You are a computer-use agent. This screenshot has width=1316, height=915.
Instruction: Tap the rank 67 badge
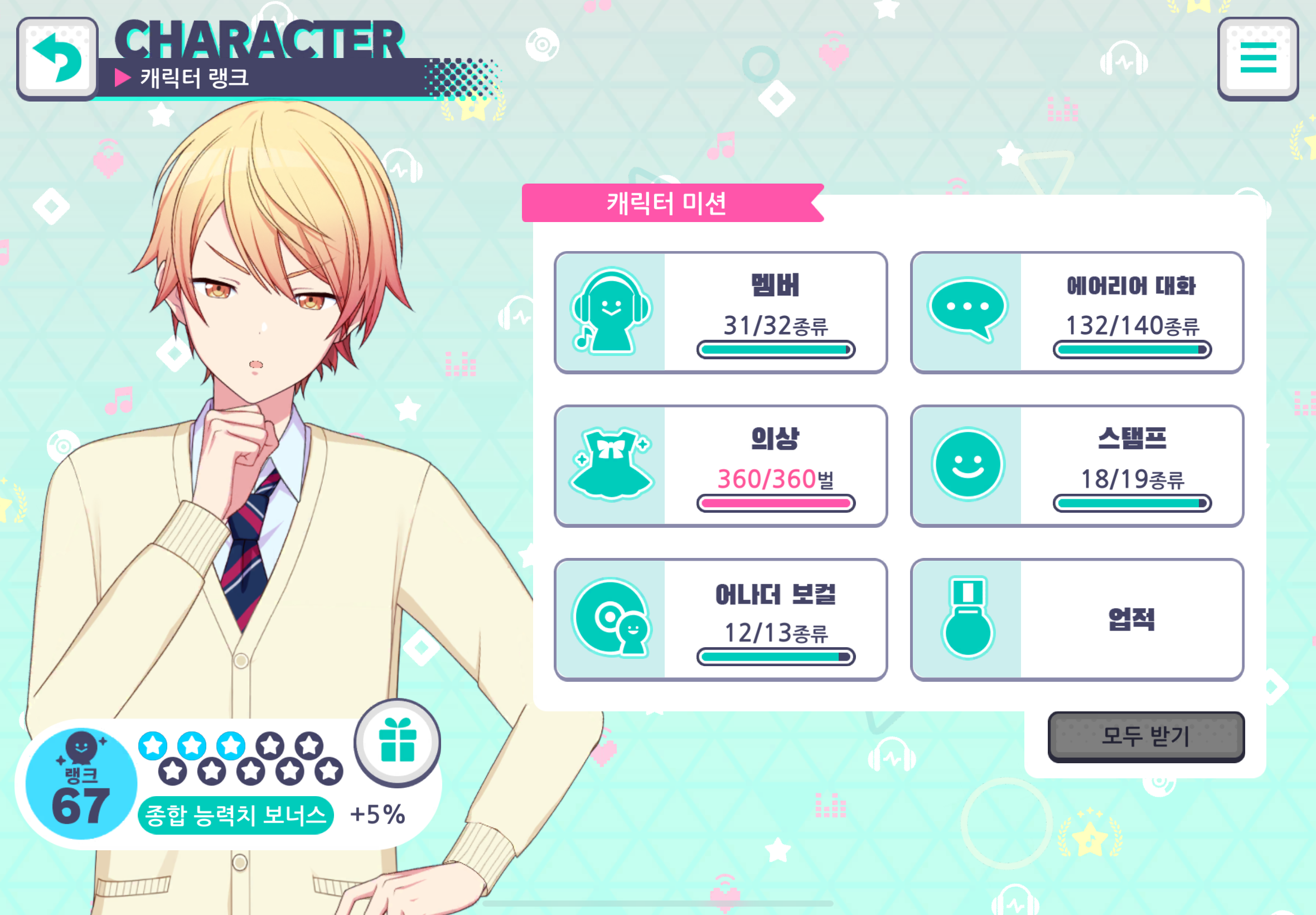click(x=81, y=784)
